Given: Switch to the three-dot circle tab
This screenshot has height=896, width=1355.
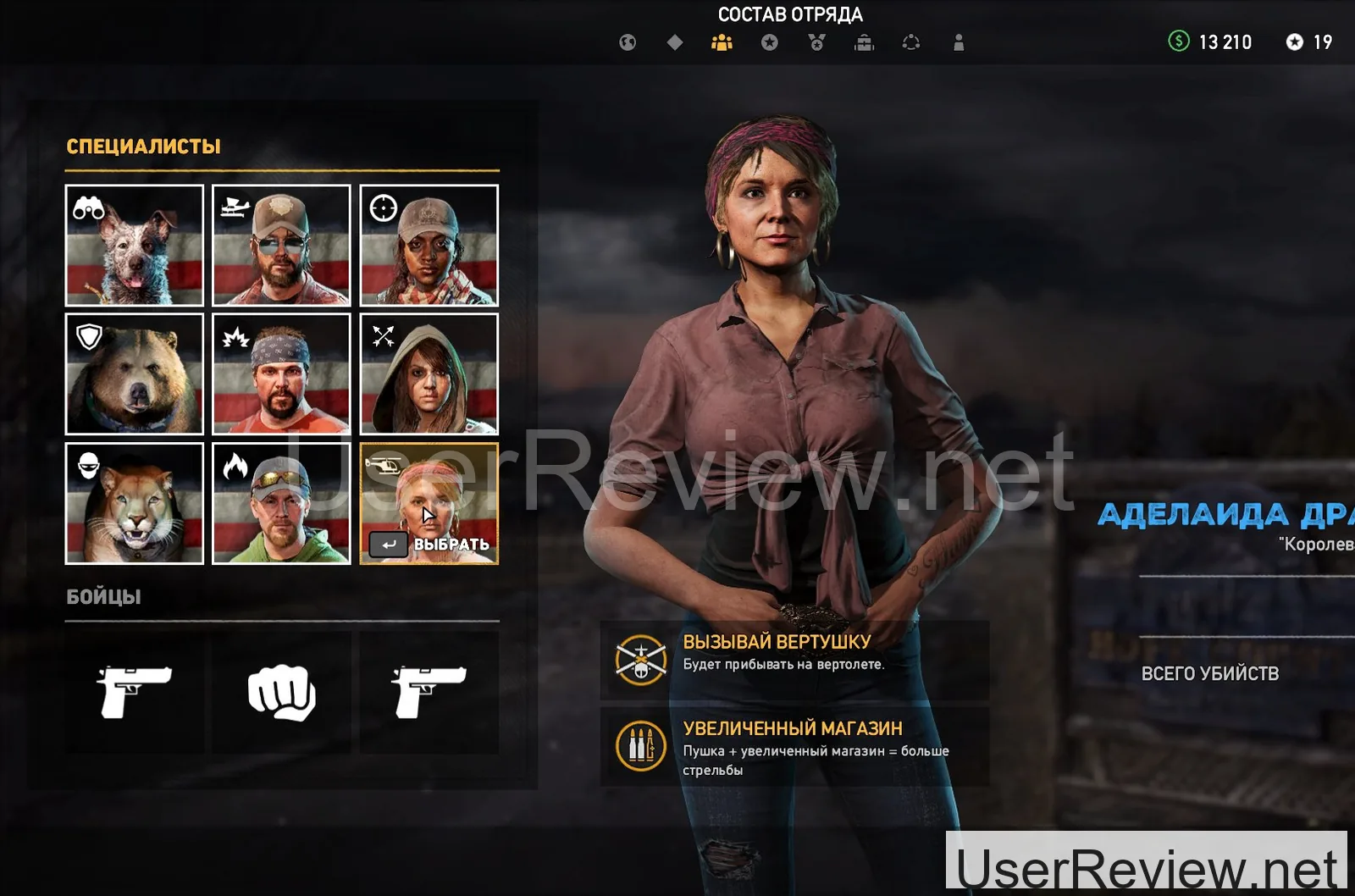Looking at the screenshot, I should pos(911,42).
